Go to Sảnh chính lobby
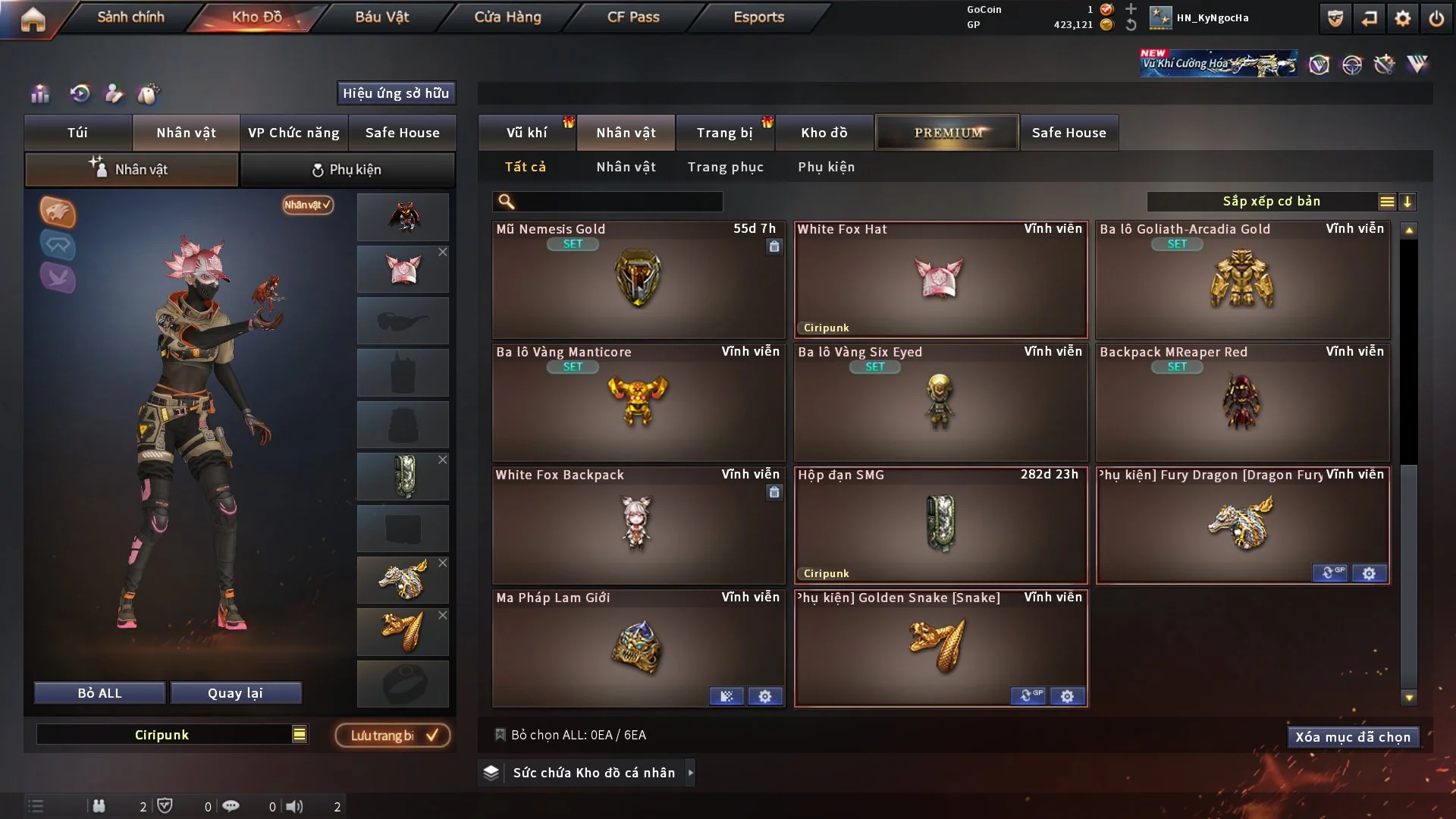The height and width of the screenshot is (819, 1456). (x=130, y=17)
